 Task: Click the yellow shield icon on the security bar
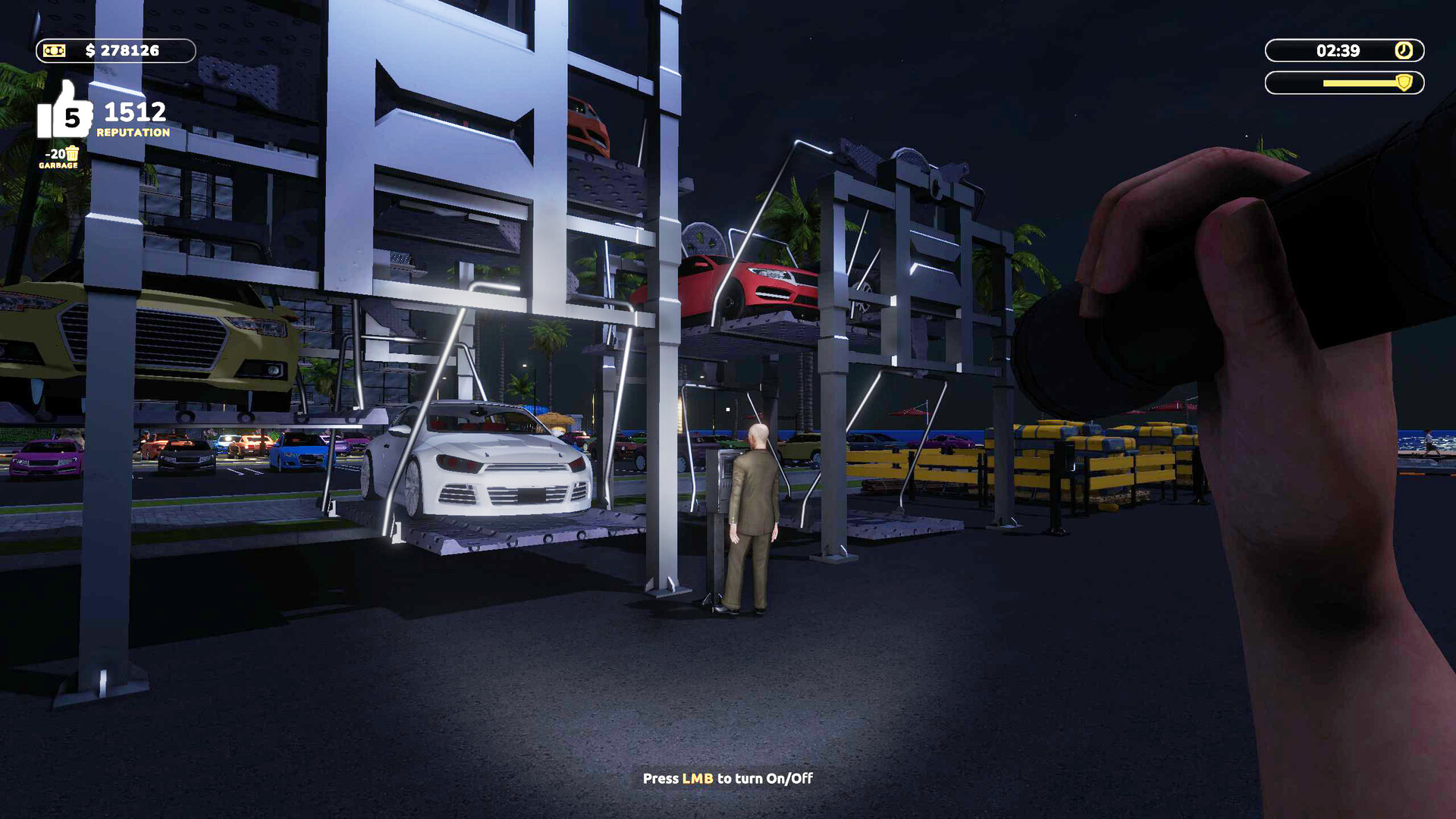(x=1404, y=83)
